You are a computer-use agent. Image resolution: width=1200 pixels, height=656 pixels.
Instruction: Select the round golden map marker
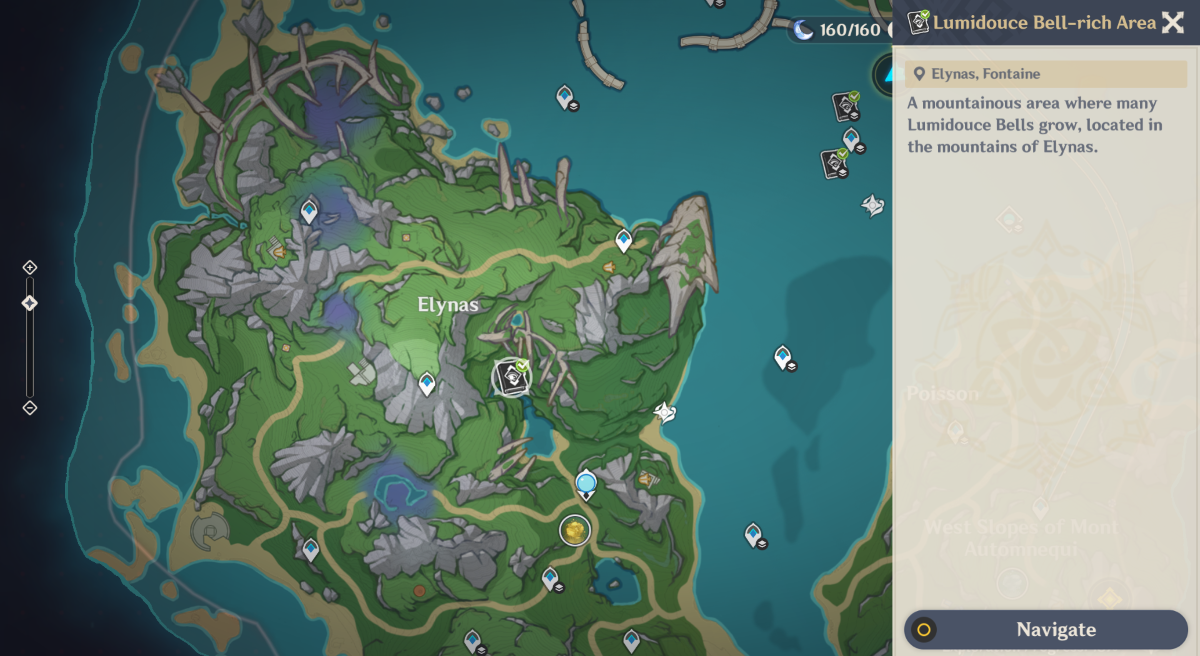pyautogui.click(x=575, y=530)
